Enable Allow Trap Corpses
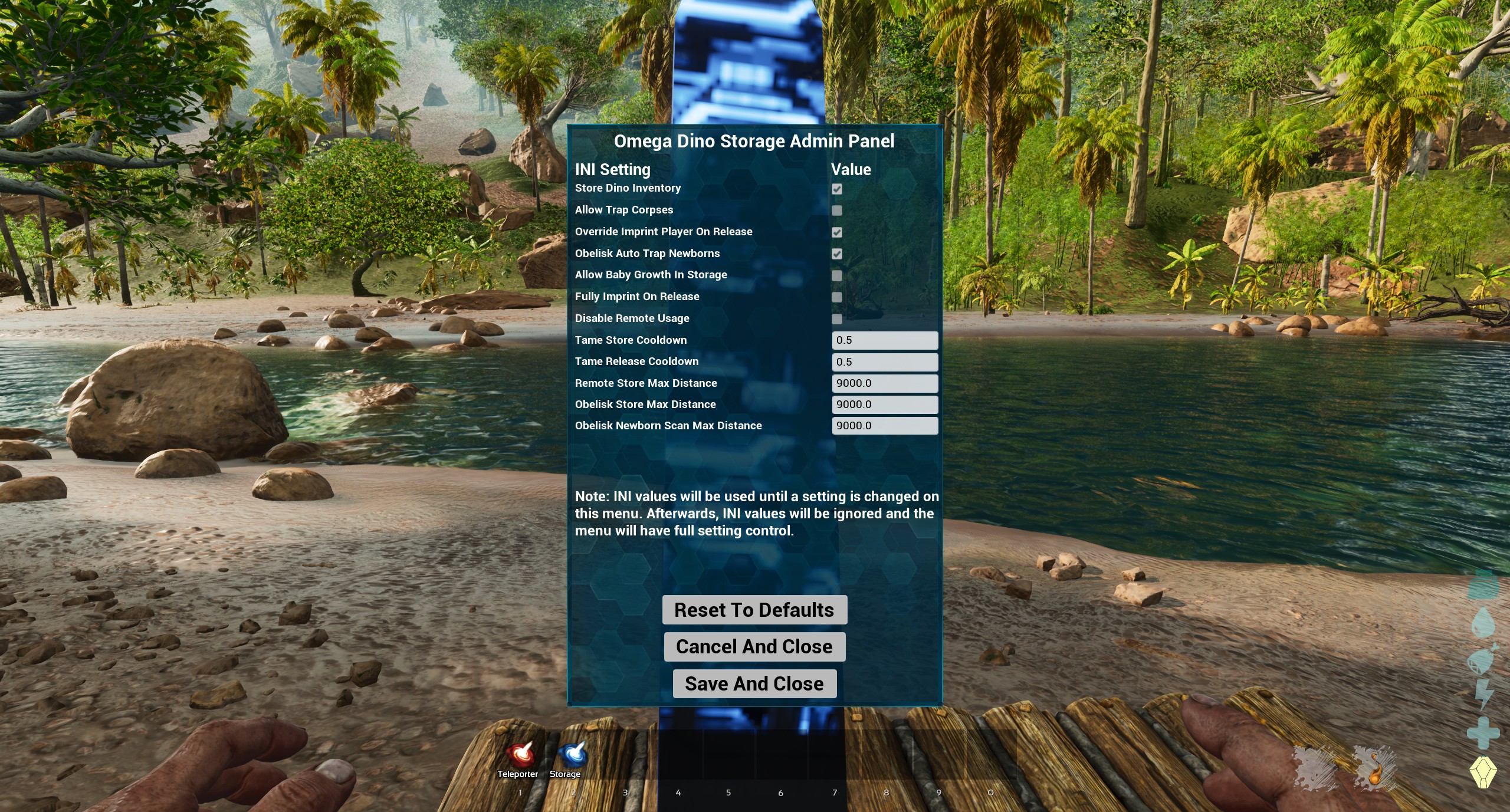Screen dimensions: 1510x812 click(x=837, y=211)
